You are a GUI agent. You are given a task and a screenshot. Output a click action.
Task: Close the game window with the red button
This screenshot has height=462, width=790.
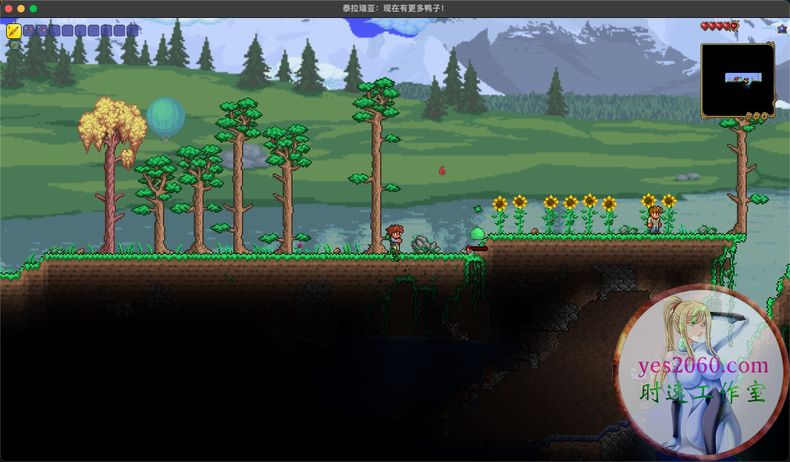click(7, 8)
